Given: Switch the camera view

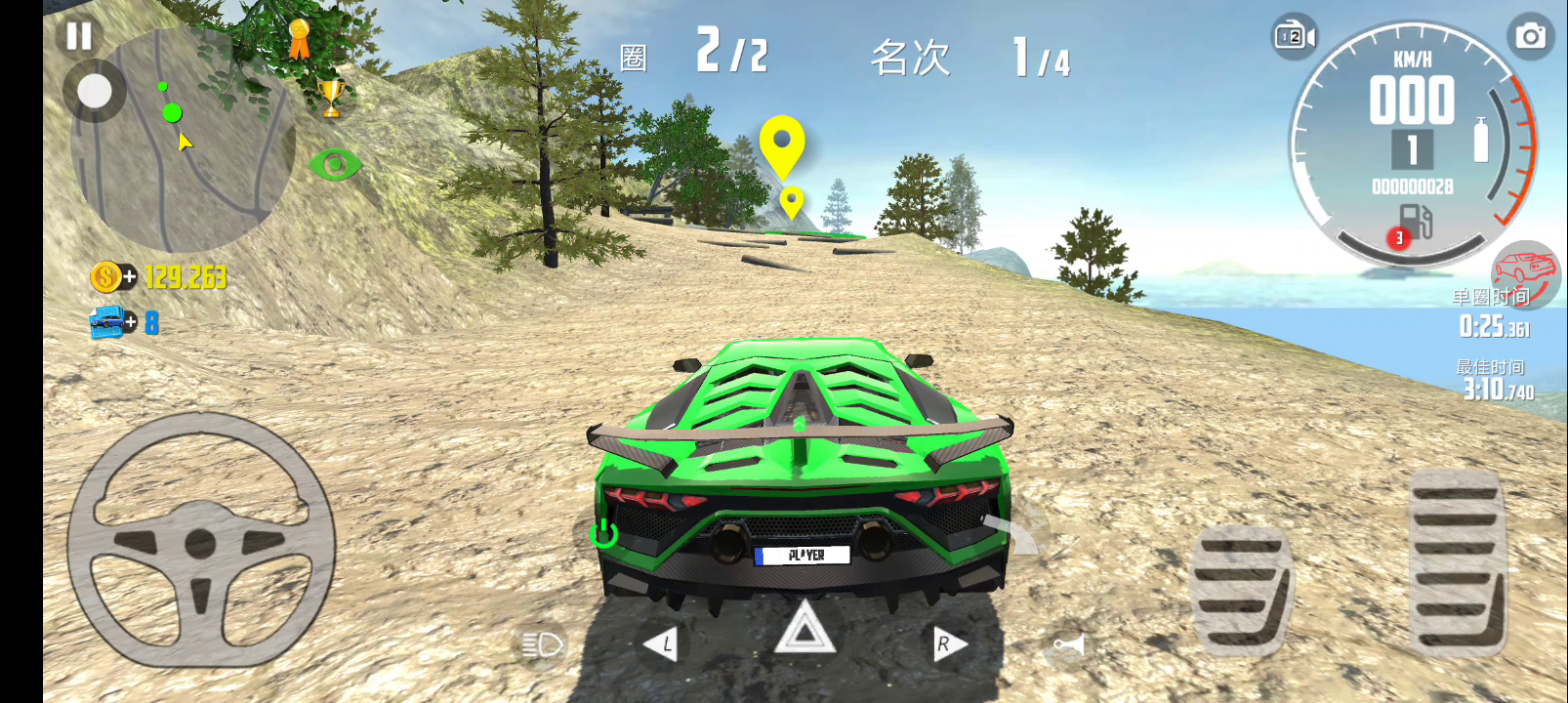Looking at the screenshot, I should (1294, 37).
